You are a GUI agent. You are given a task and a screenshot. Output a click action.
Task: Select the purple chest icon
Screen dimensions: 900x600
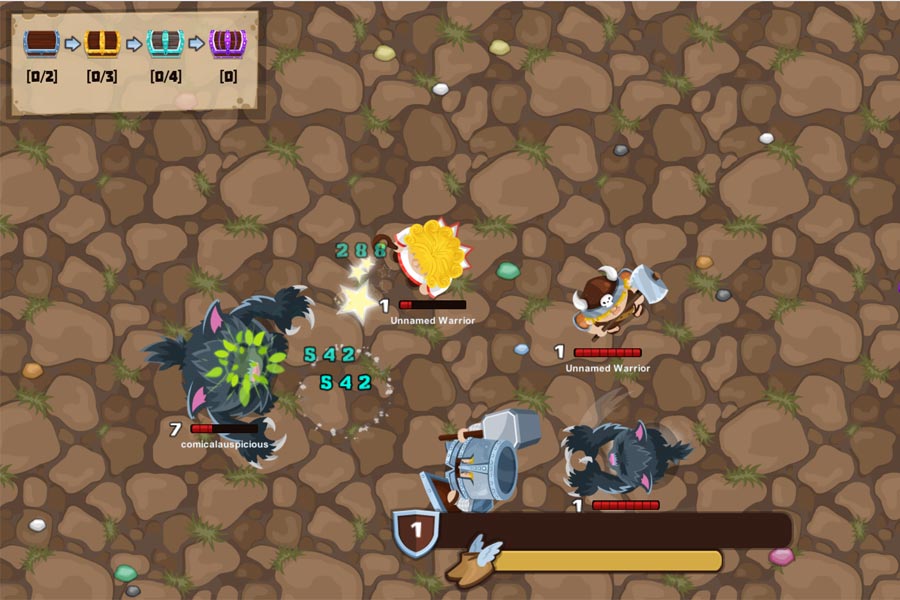point(229,43)
